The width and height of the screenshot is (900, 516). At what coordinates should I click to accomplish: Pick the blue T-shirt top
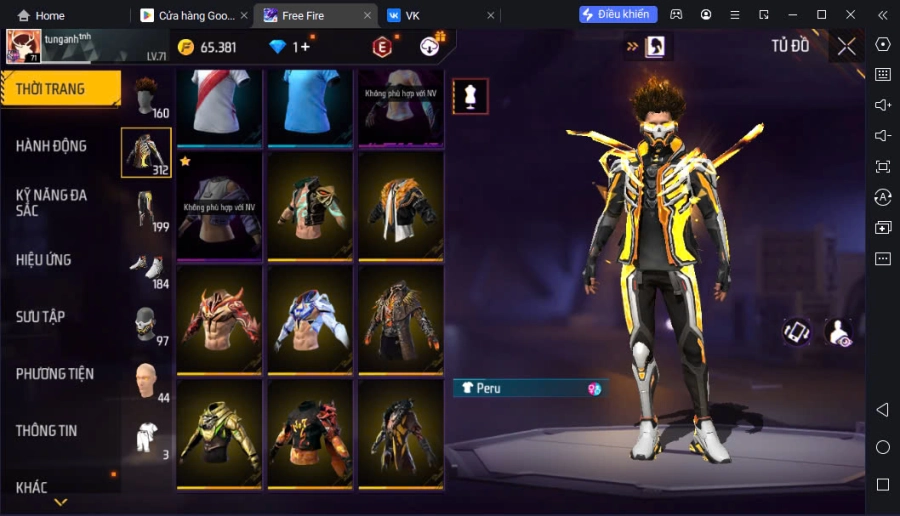click(x=311, y=103)
